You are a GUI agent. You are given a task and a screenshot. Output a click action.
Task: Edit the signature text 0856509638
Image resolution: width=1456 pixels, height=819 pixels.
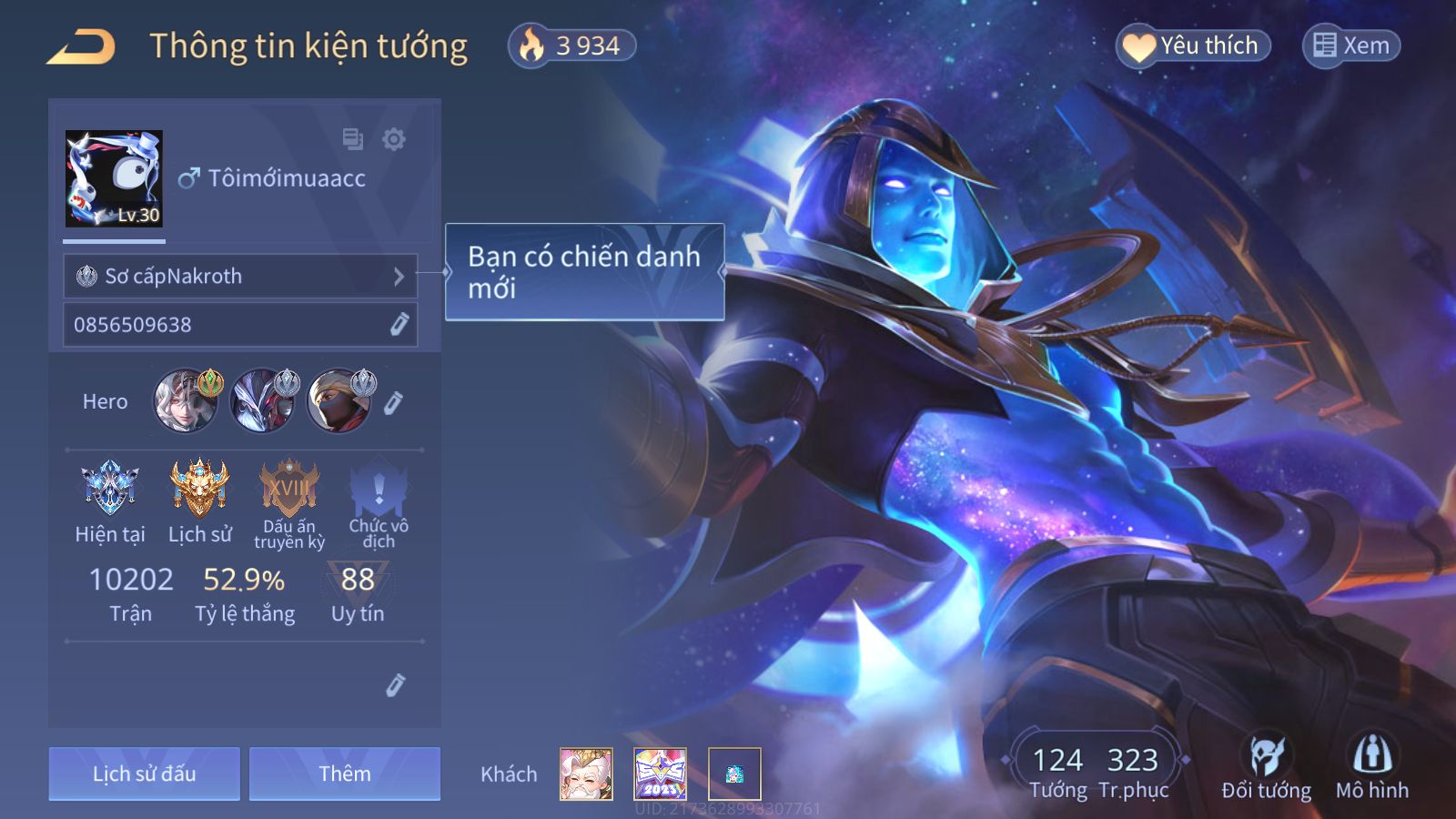click(399, 325)
